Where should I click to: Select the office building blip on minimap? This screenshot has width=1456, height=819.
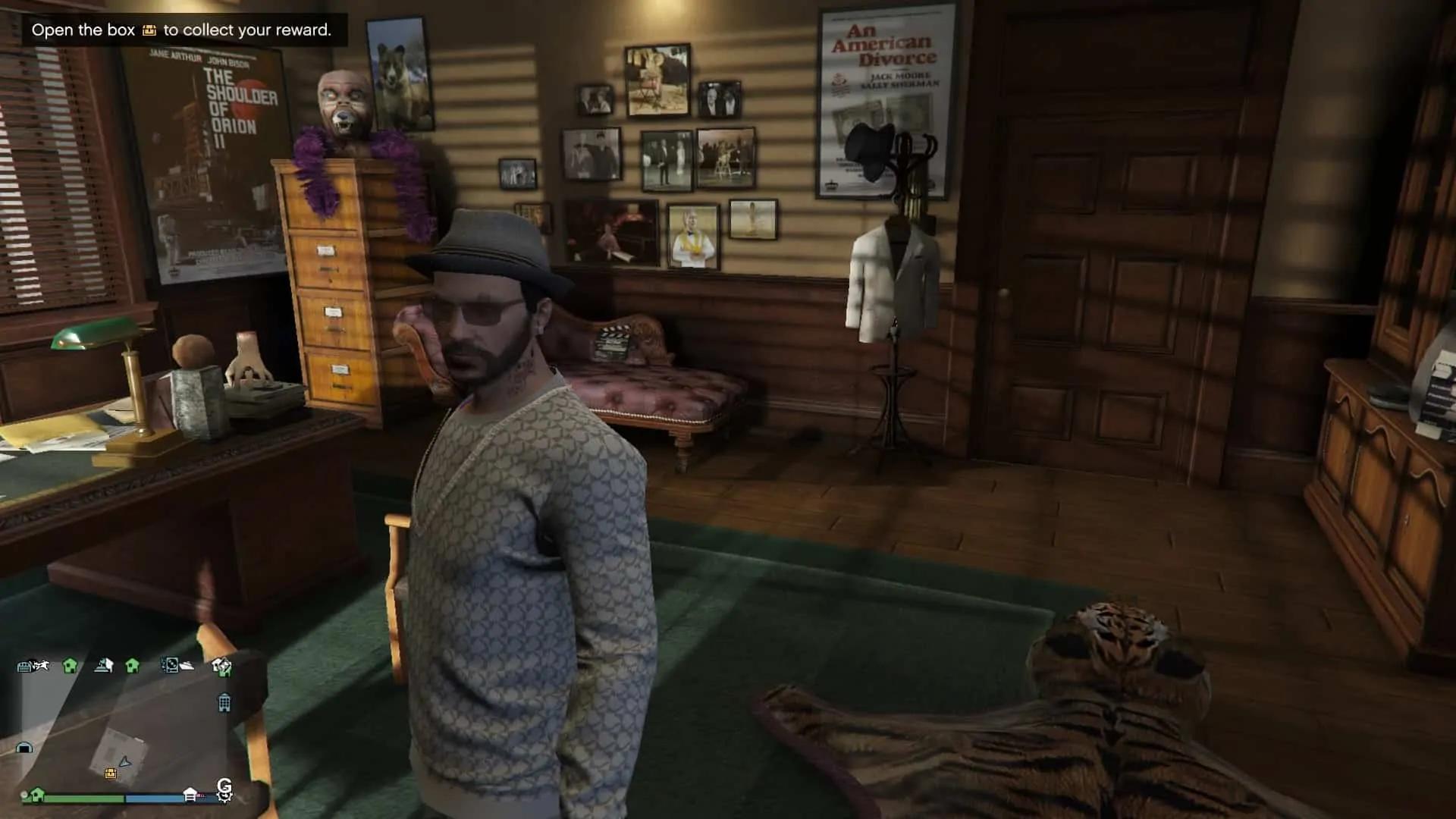[x=224, y=703]
